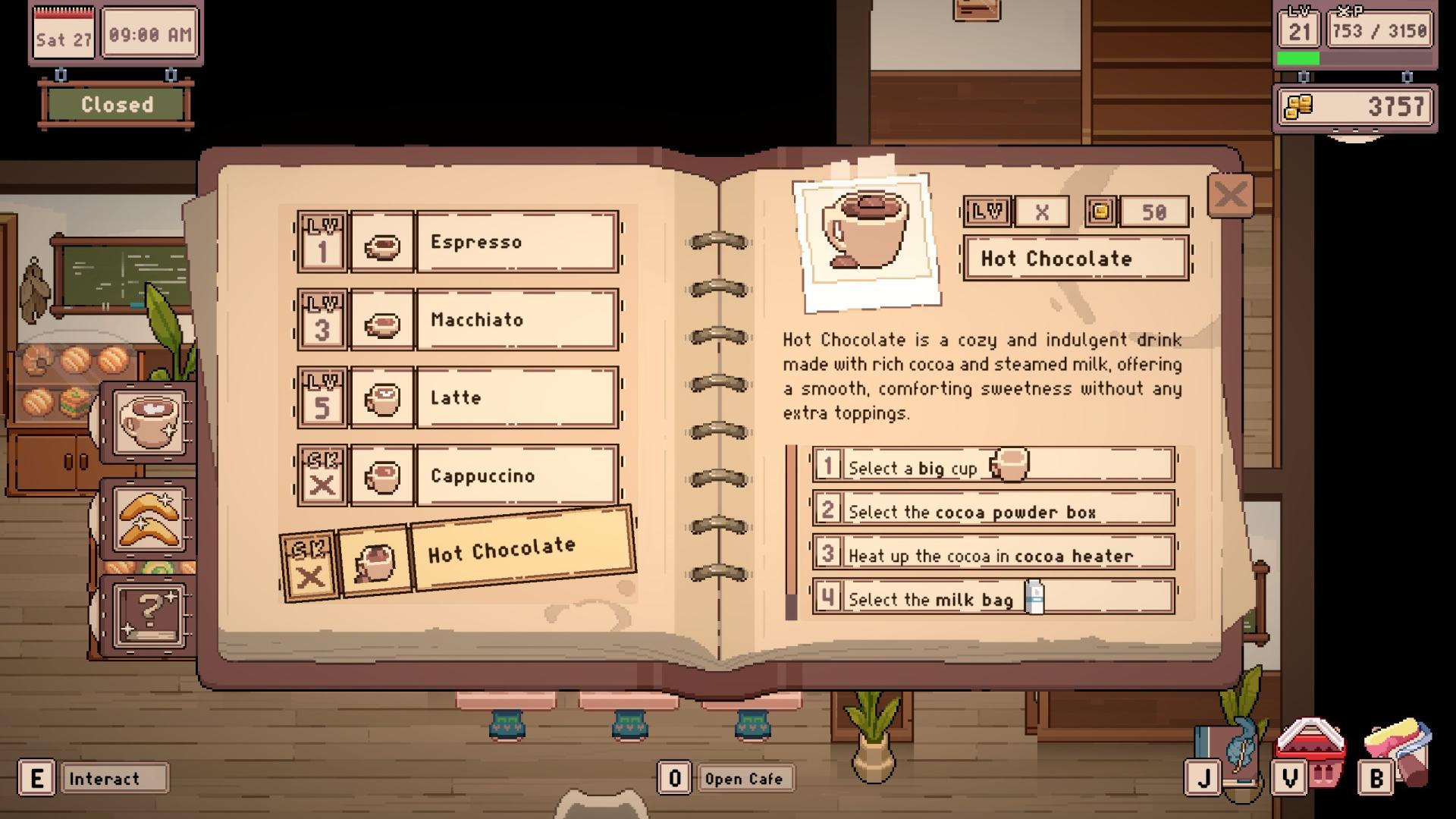Click the recipe steps scrollbar
1456x819 pixels.
click(x=791, y=532)
